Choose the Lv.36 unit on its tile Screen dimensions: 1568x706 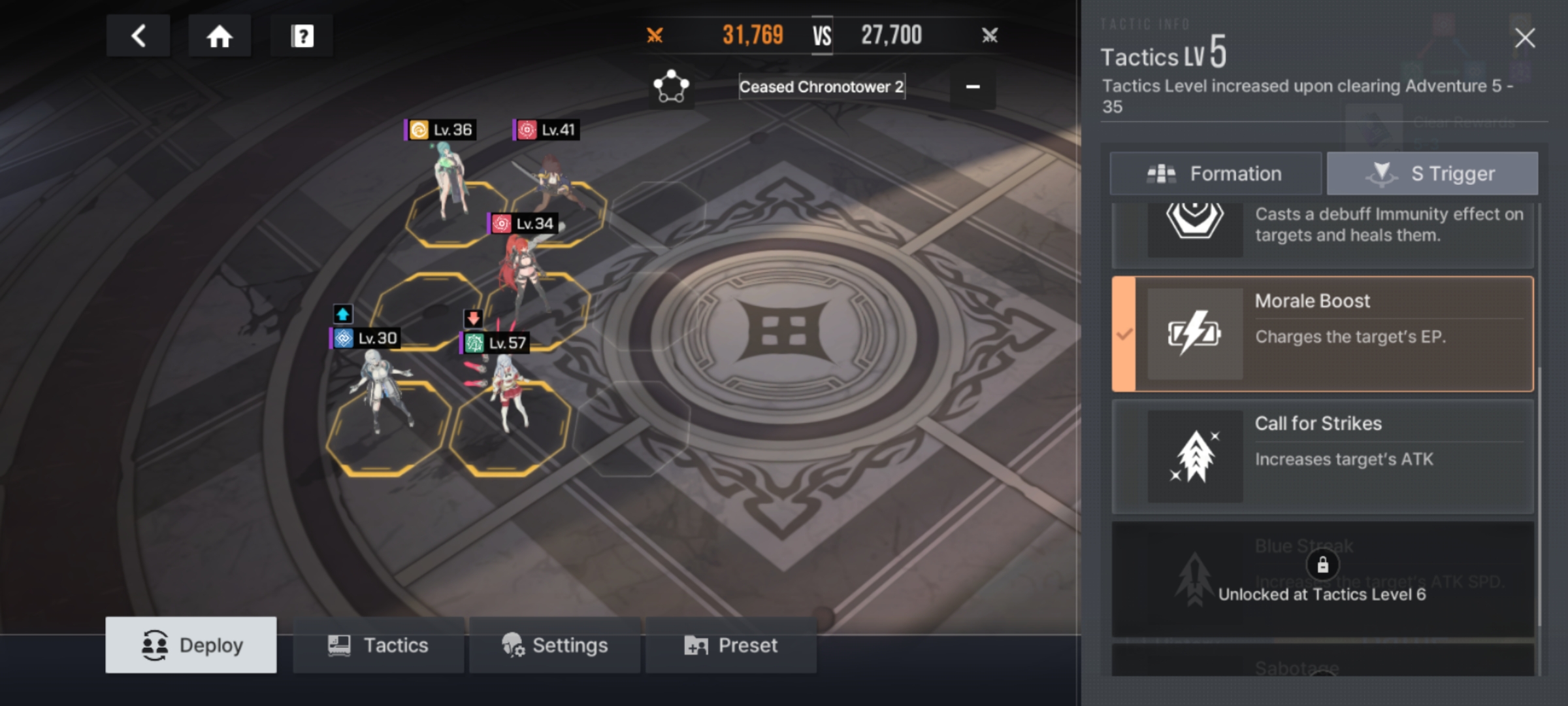click(449, 183)
